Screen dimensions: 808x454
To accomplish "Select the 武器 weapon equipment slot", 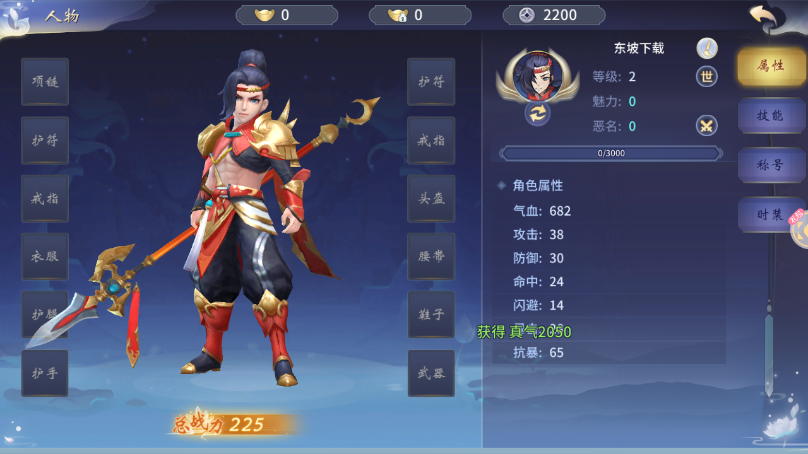I will (x=431, y=373).
